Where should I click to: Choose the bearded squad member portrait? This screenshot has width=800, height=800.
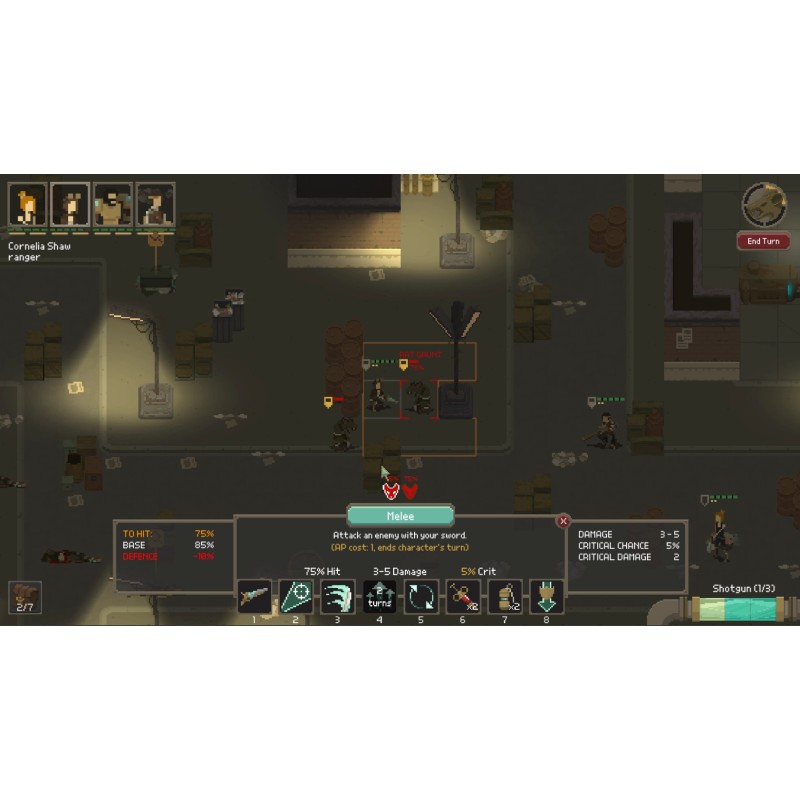pos(113,204)
